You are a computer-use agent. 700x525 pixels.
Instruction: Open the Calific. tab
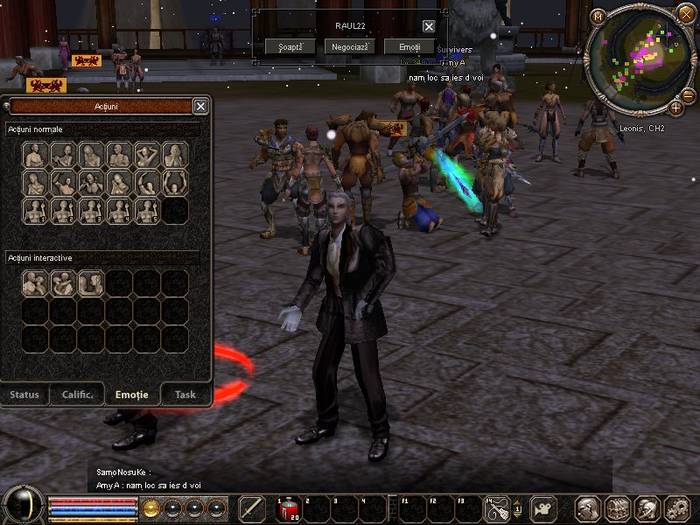pyautogui.click(x=77, y=394)
